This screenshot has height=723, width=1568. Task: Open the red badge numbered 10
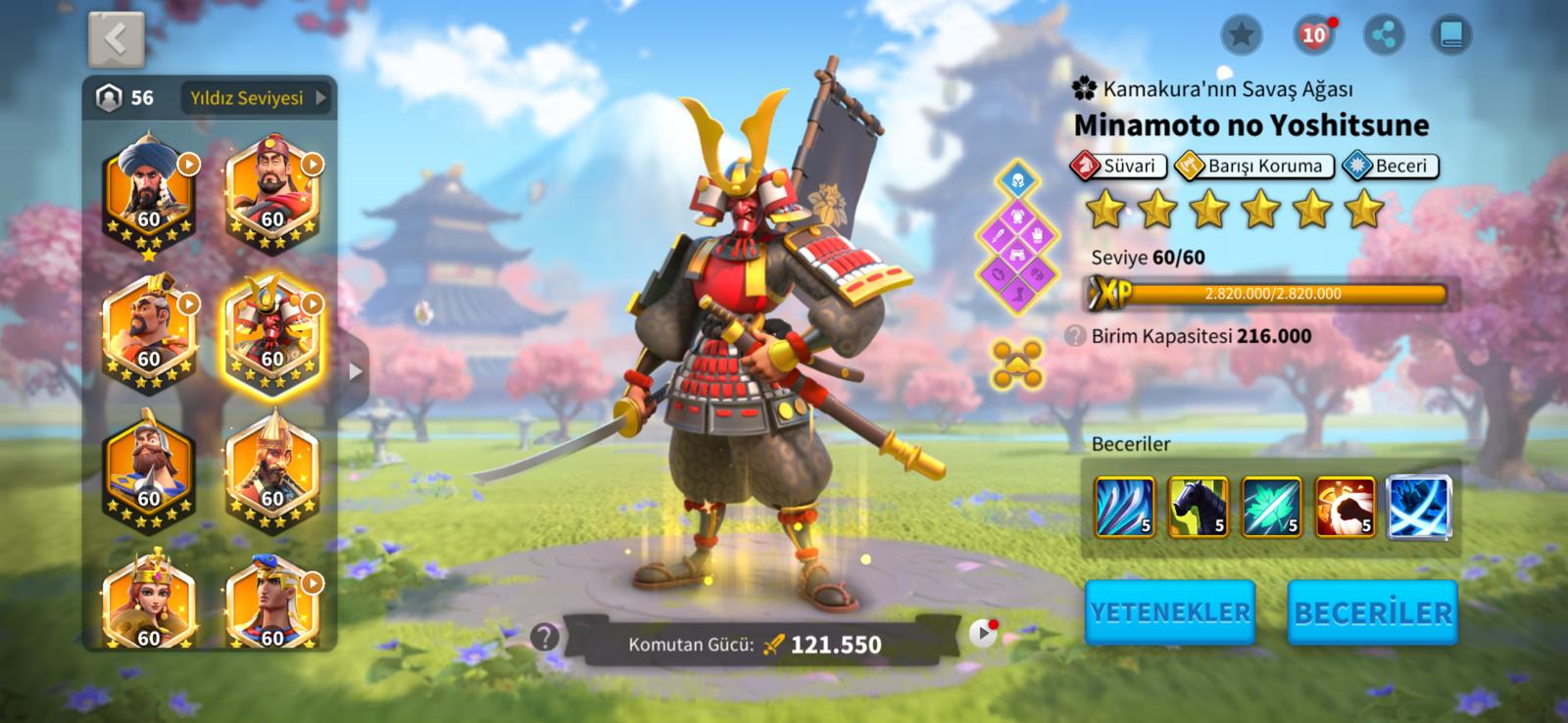(x=1313, y=36)
